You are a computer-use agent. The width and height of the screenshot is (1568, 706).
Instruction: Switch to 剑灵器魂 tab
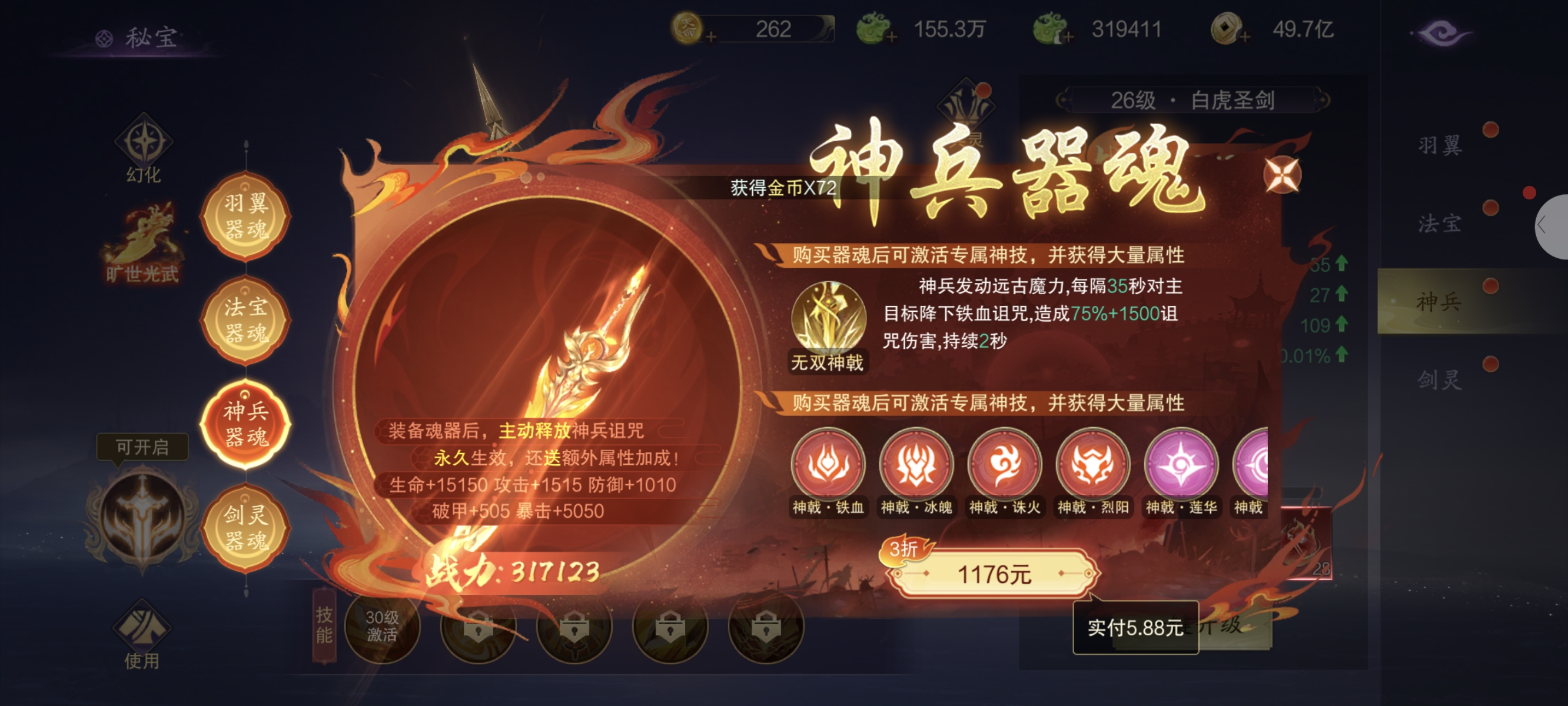245,527
